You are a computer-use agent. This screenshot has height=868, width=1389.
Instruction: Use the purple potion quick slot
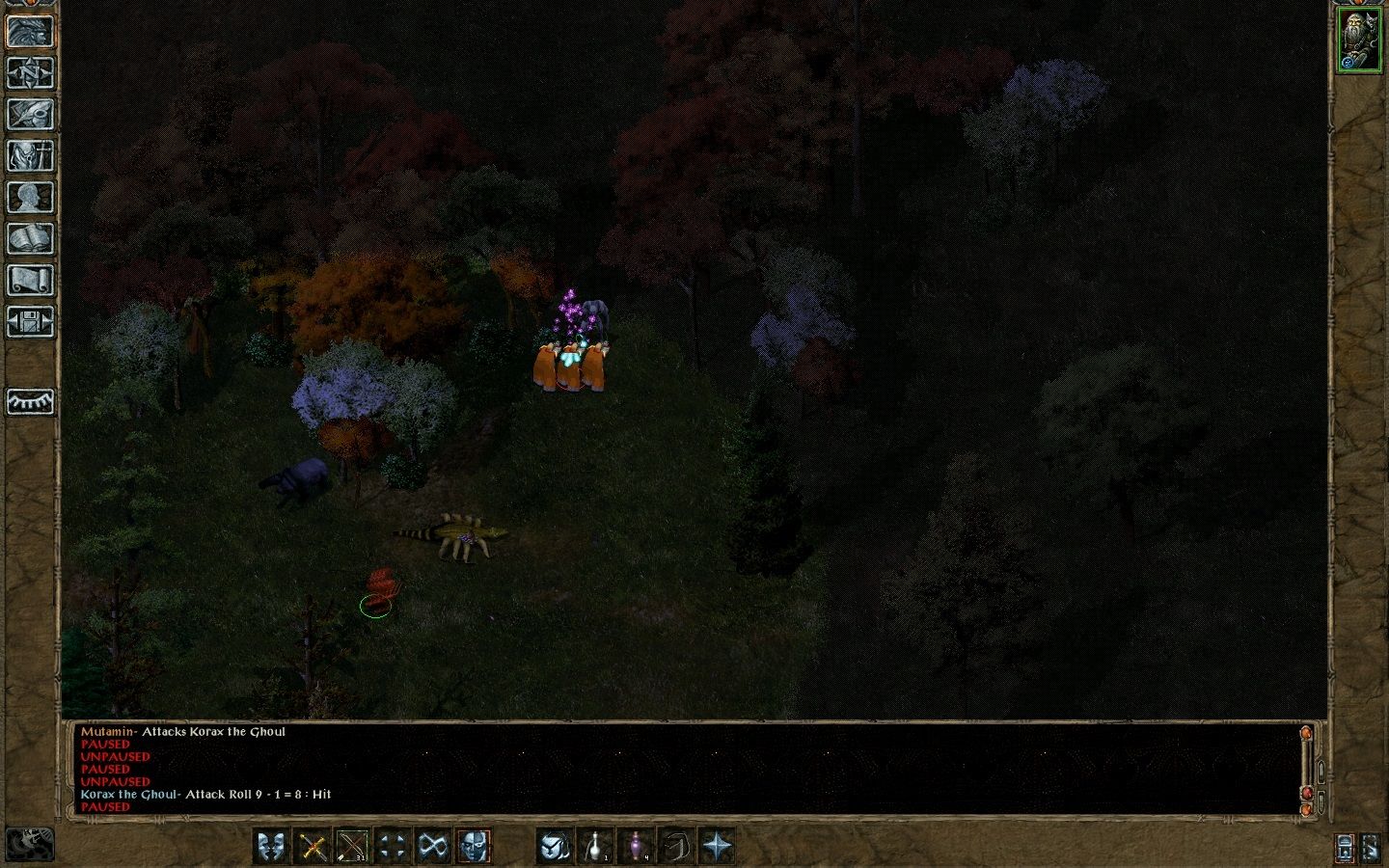(637, 847)
